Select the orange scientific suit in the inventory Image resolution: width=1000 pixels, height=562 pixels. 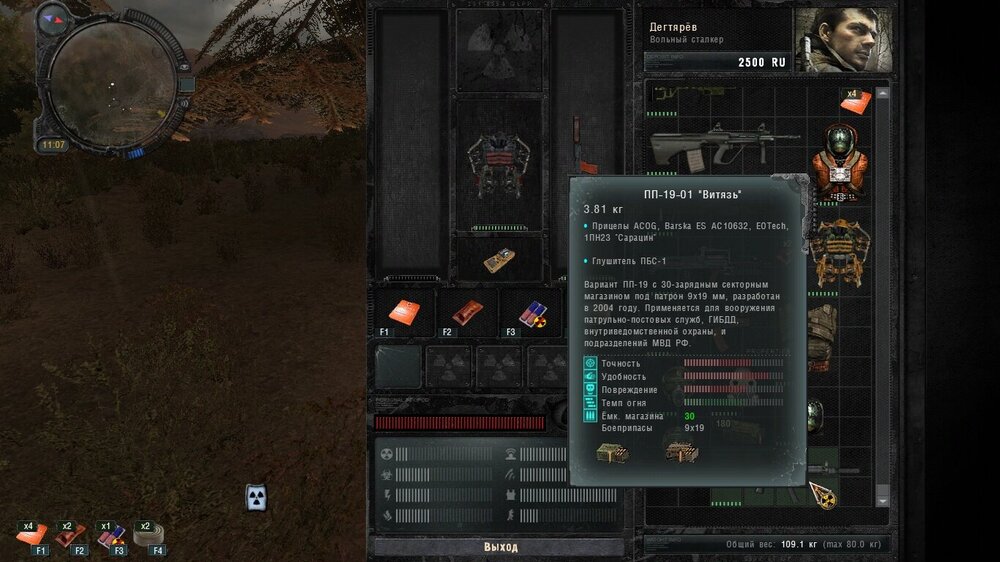click(x=838, y=163)
